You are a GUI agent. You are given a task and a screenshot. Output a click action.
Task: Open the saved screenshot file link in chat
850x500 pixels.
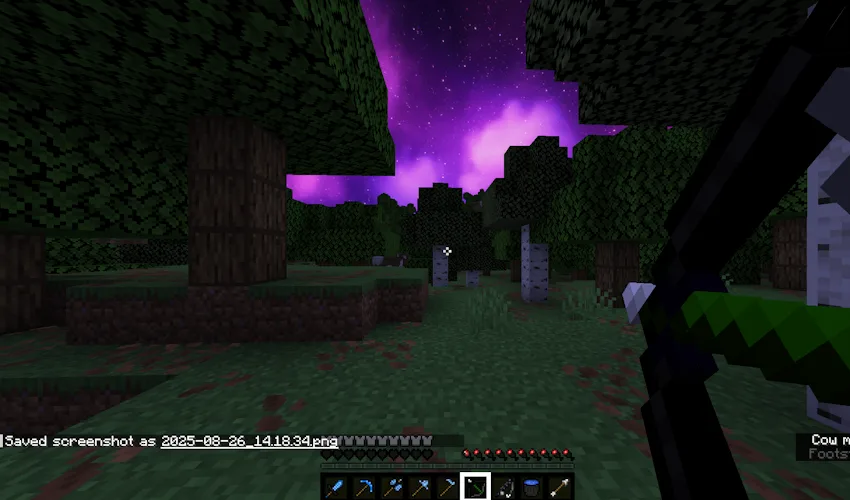(249, 440)
